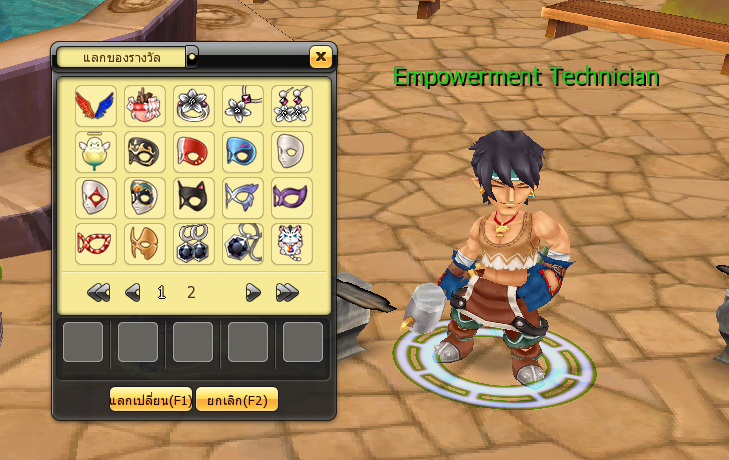Screen dimensions: 729x460
Task: Choose the orange half-face mask
Action: (145, 243)
